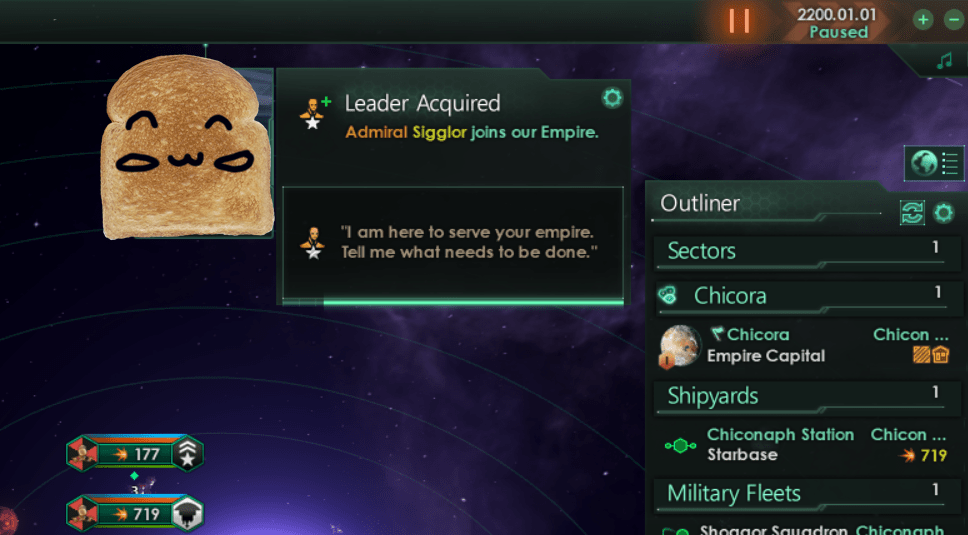Open the Outliner settings gear
This screenshot has width=968, height=535.
[x=943, y=212]
